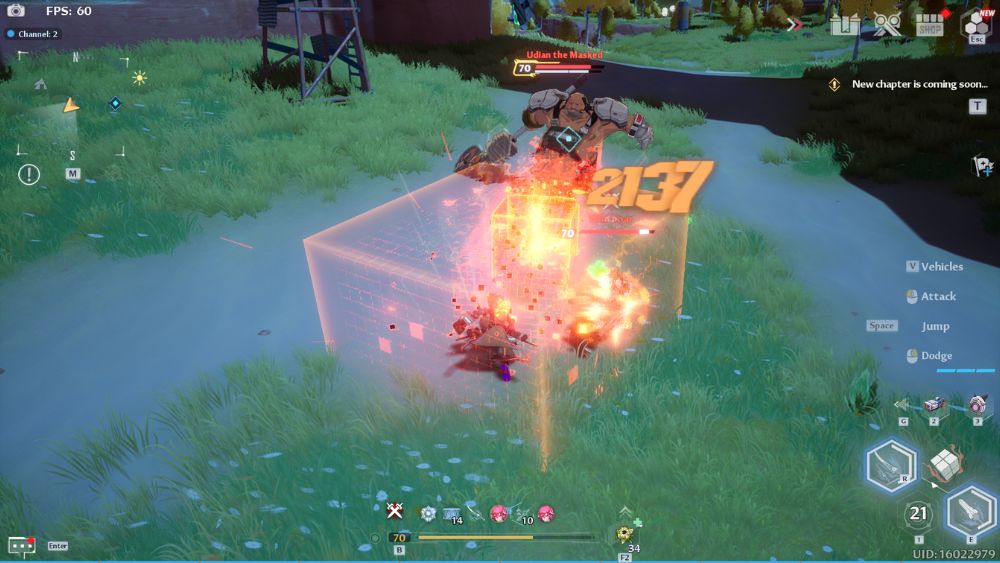
Task: Activate the left hexagon weapon skill
Action: coord(890,465)
